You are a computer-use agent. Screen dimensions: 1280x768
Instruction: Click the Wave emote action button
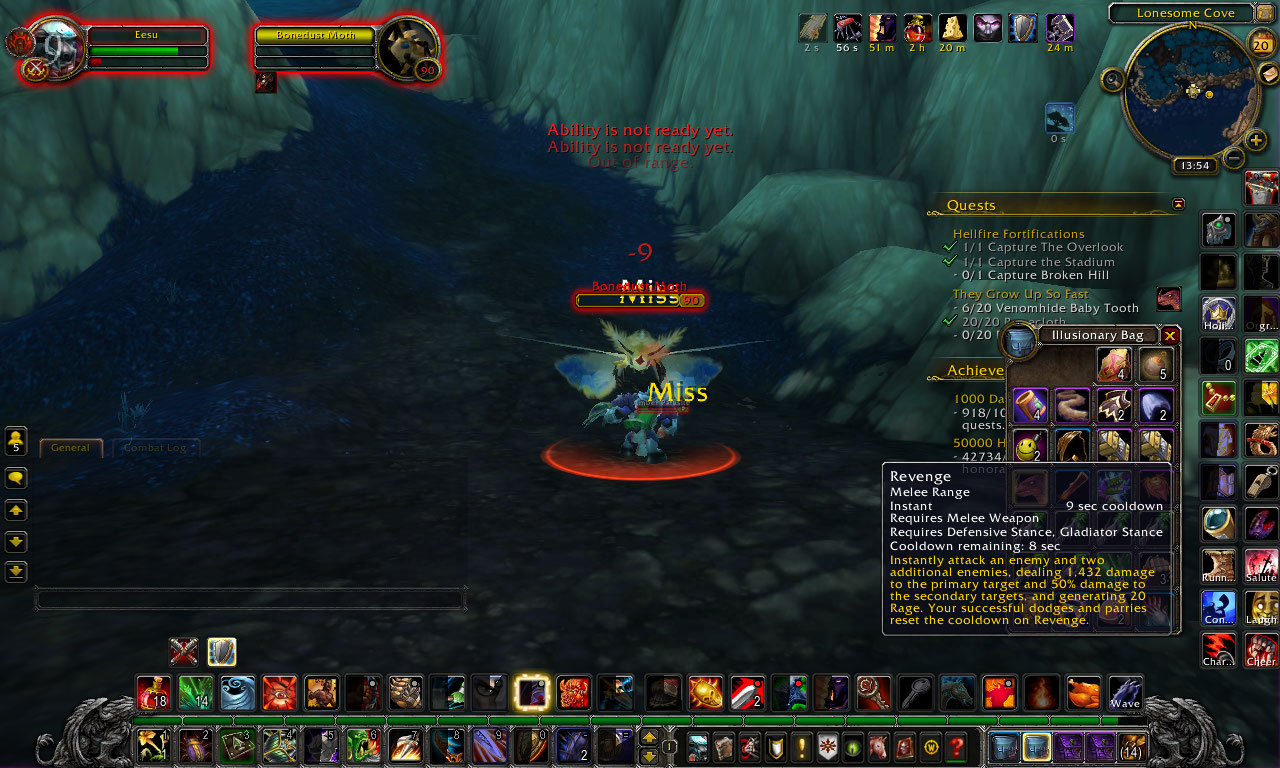[x=1125, y=693]
